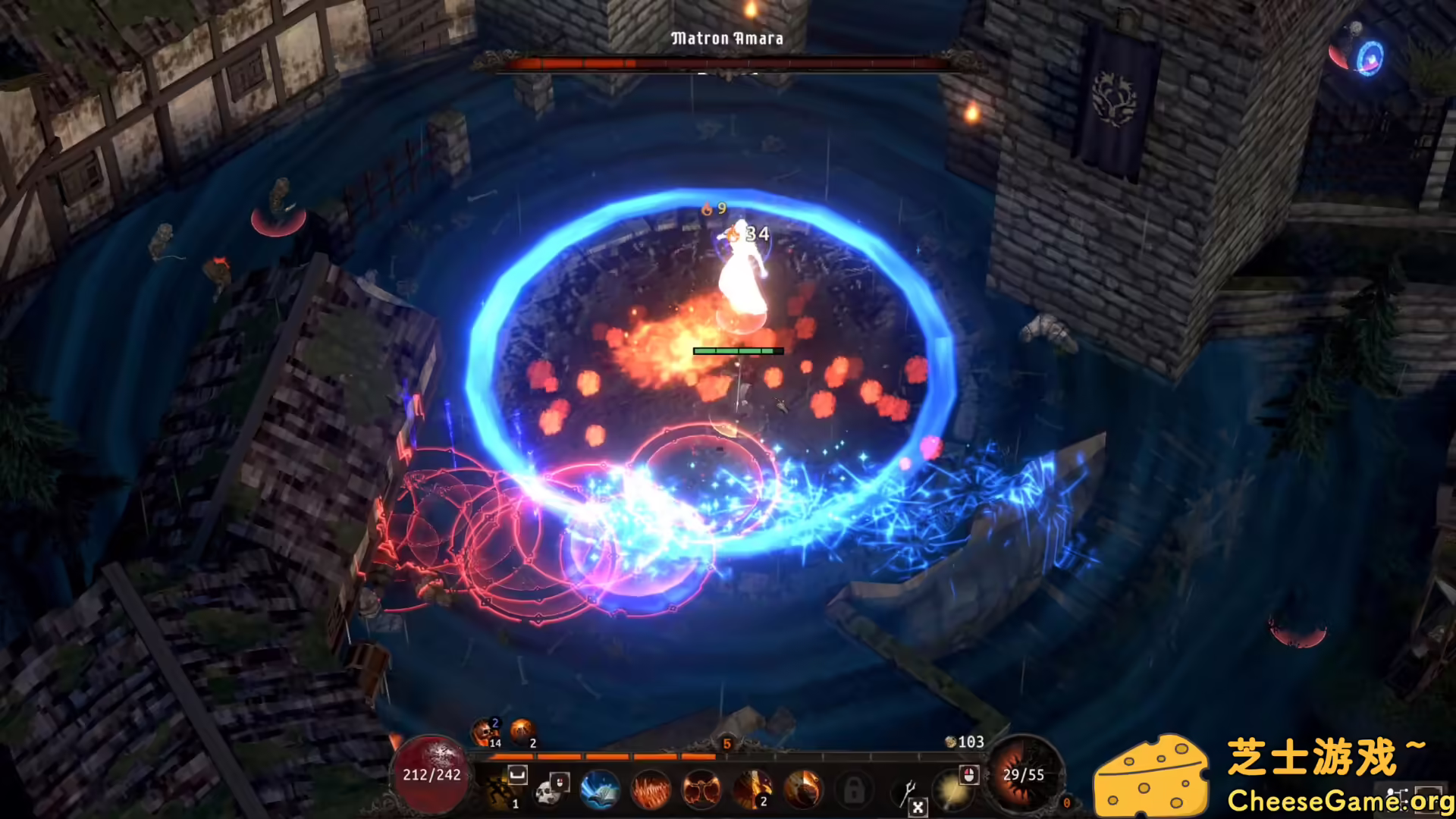Click the skull debuff icon with 14 stacks

(x=485, y=730)
